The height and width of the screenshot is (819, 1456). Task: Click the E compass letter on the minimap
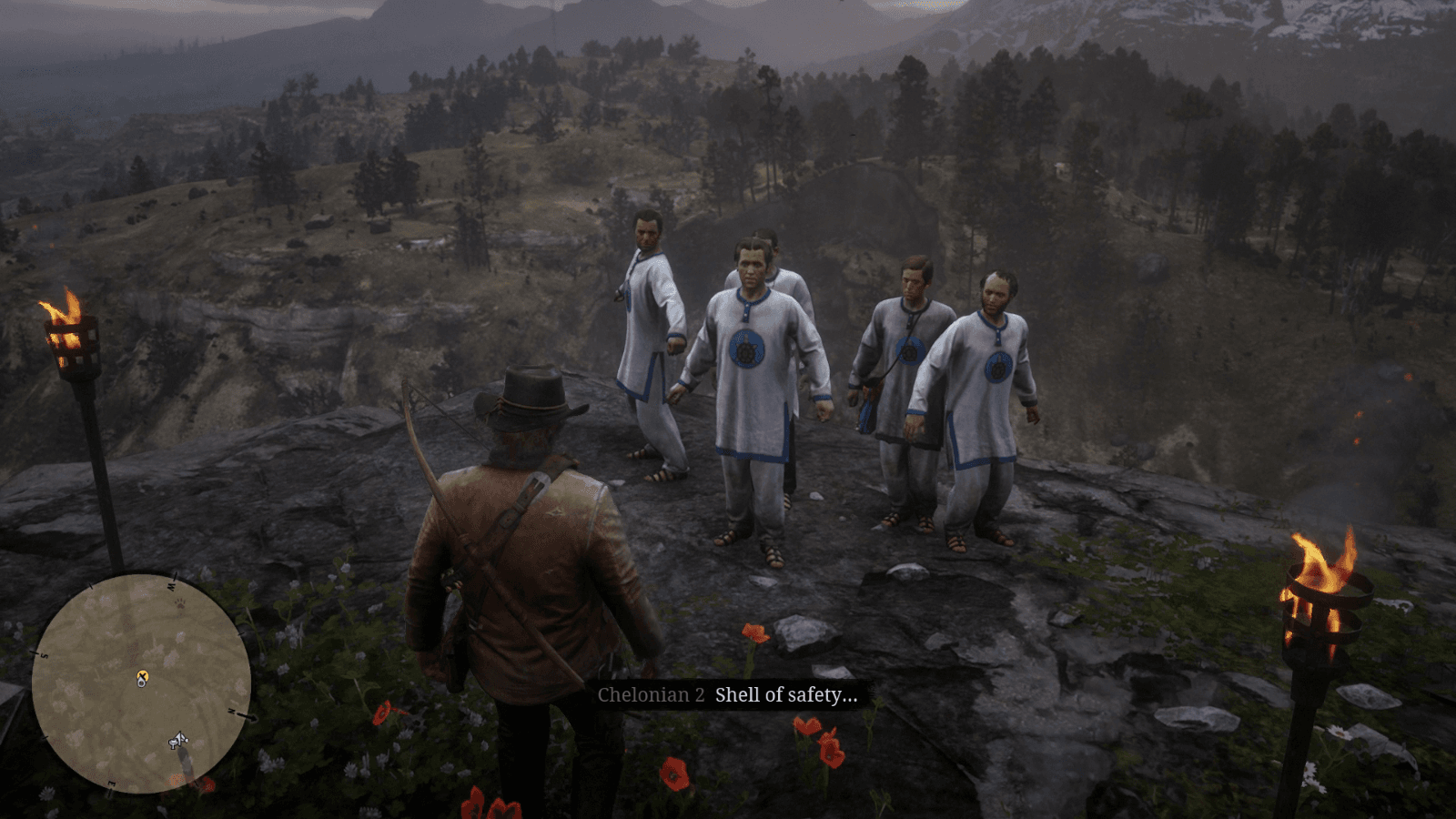(112, 782)
